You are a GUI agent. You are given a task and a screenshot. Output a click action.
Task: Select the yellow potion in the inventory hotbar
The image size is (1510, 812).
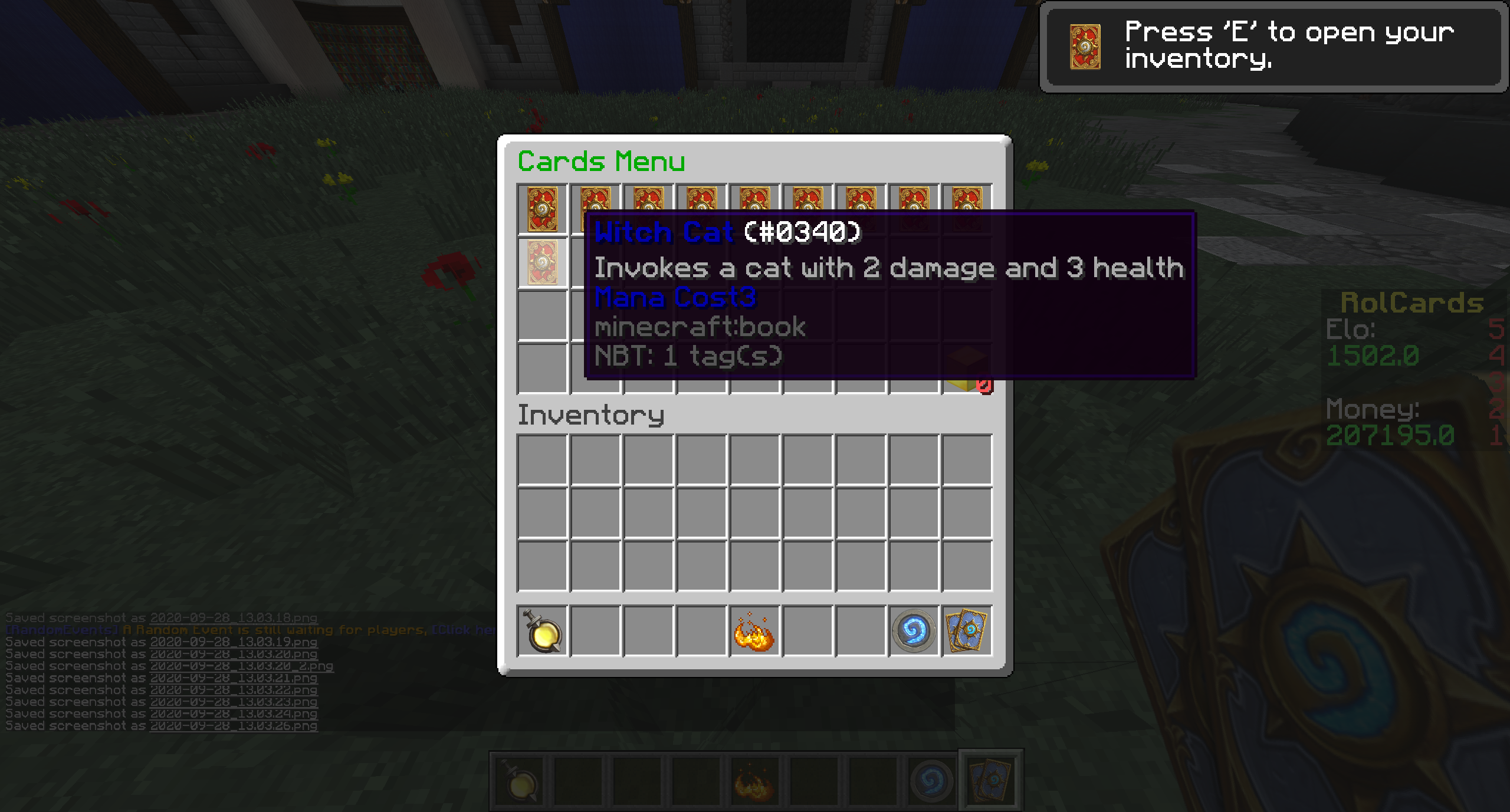click(542, 631)
